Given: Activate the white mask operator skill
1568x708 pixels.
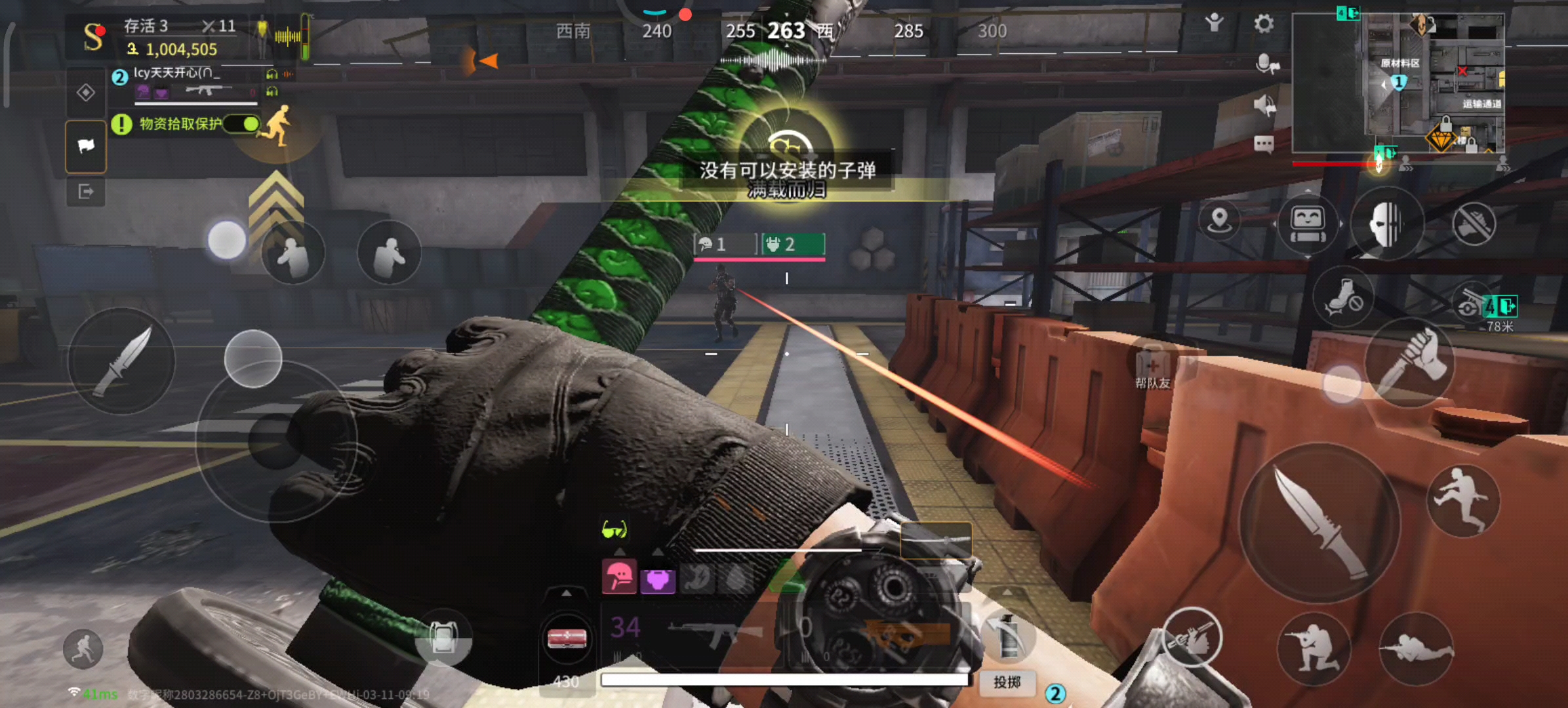Looking at the screenshot, I should click(1387, 224).
